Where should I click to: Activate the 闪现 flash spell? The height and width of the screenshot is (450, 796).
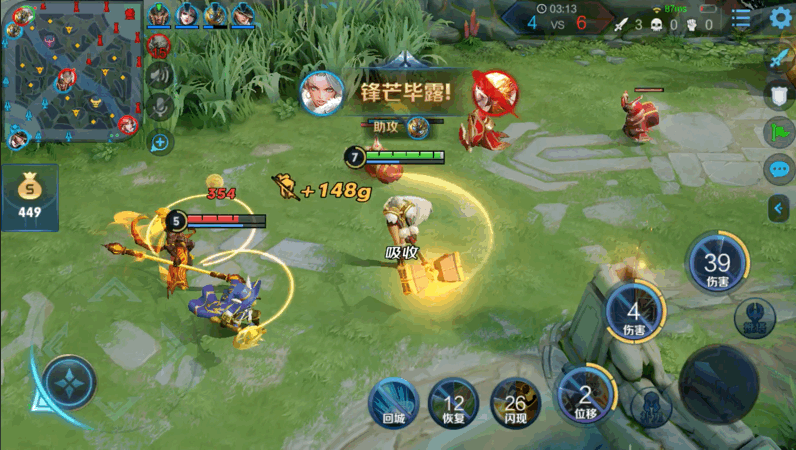point(515,402)
